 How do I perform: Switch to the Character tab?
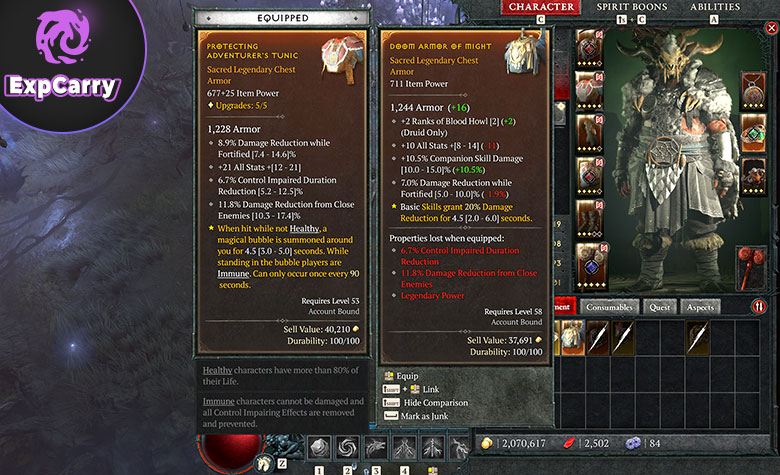(541, 7)
